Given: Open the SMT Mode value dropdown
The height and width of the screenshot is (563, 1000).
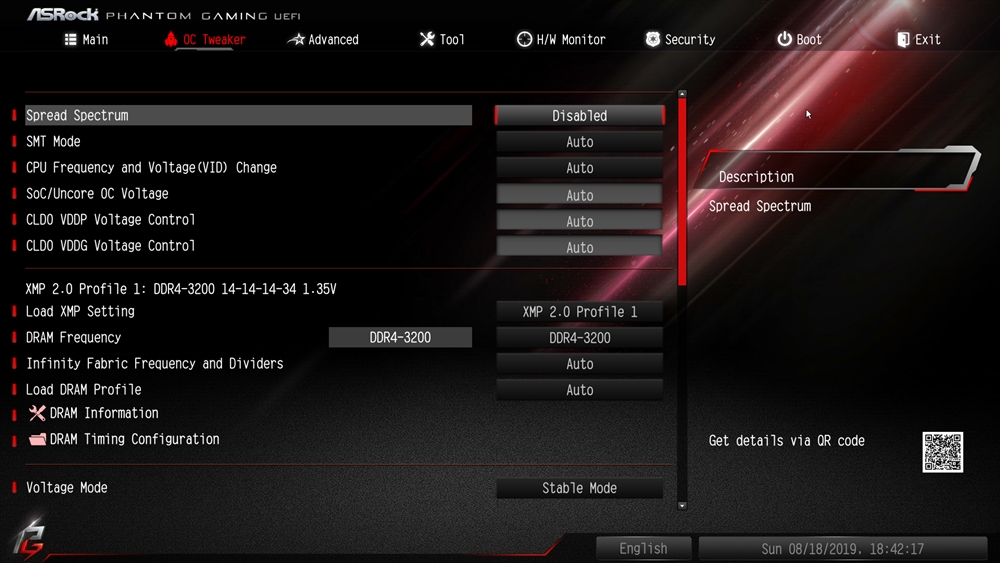Looking at the screenshot, I should point(579,142).
